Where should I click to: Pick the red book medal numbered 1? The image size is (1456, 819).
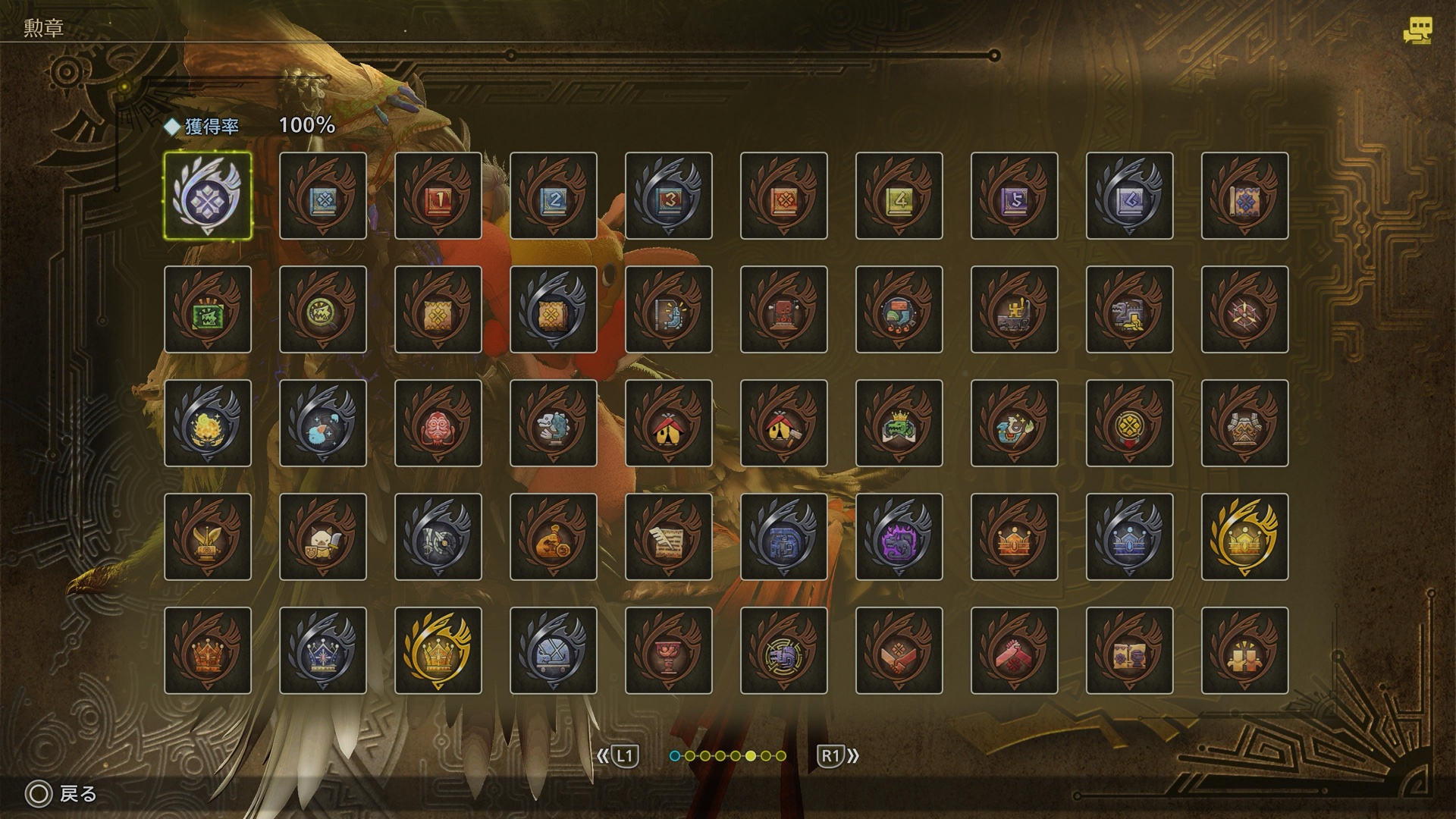pos(438,196)
